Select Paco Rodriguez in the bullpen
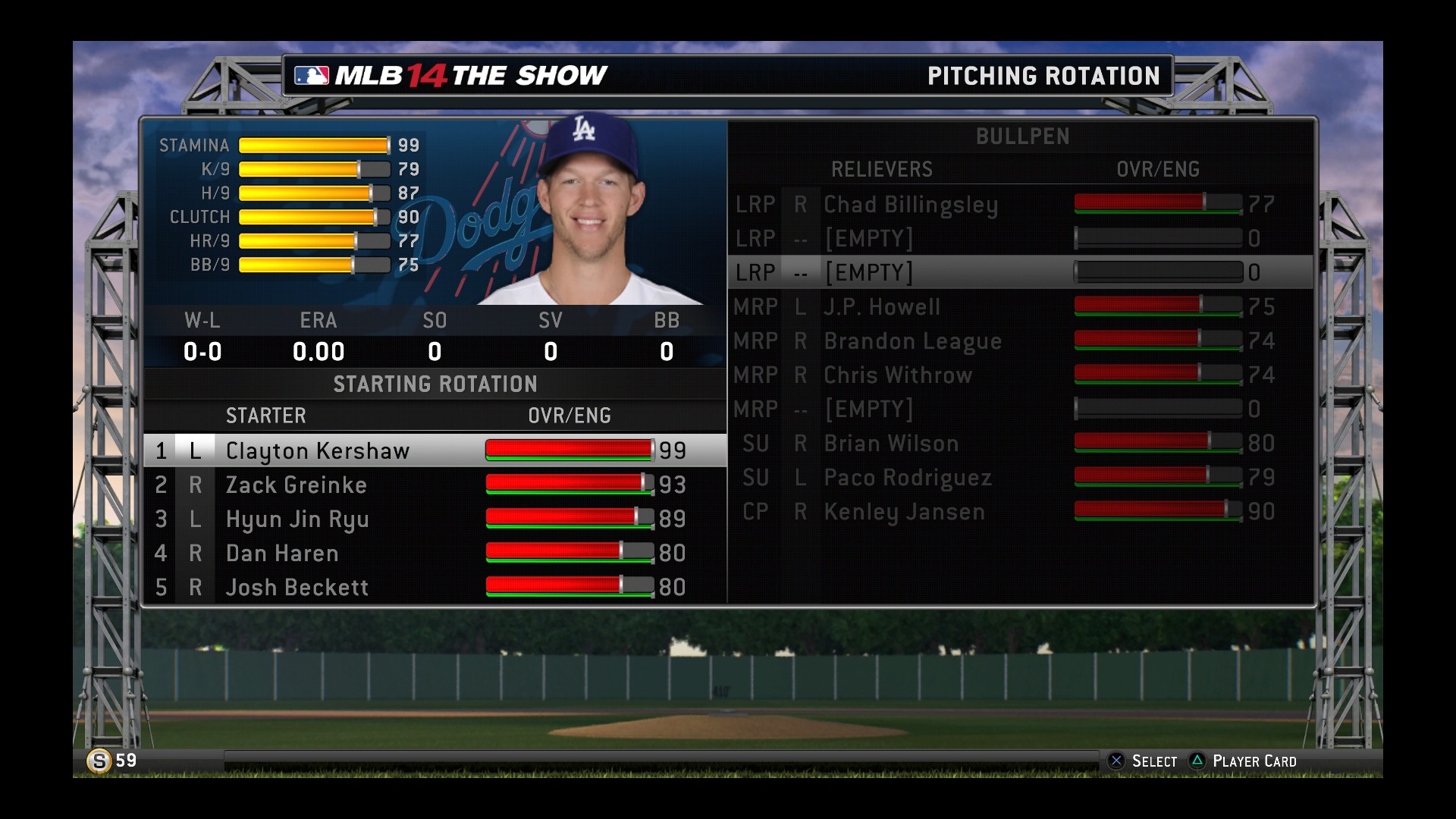 pyautogui.click(x=908, y=477)
